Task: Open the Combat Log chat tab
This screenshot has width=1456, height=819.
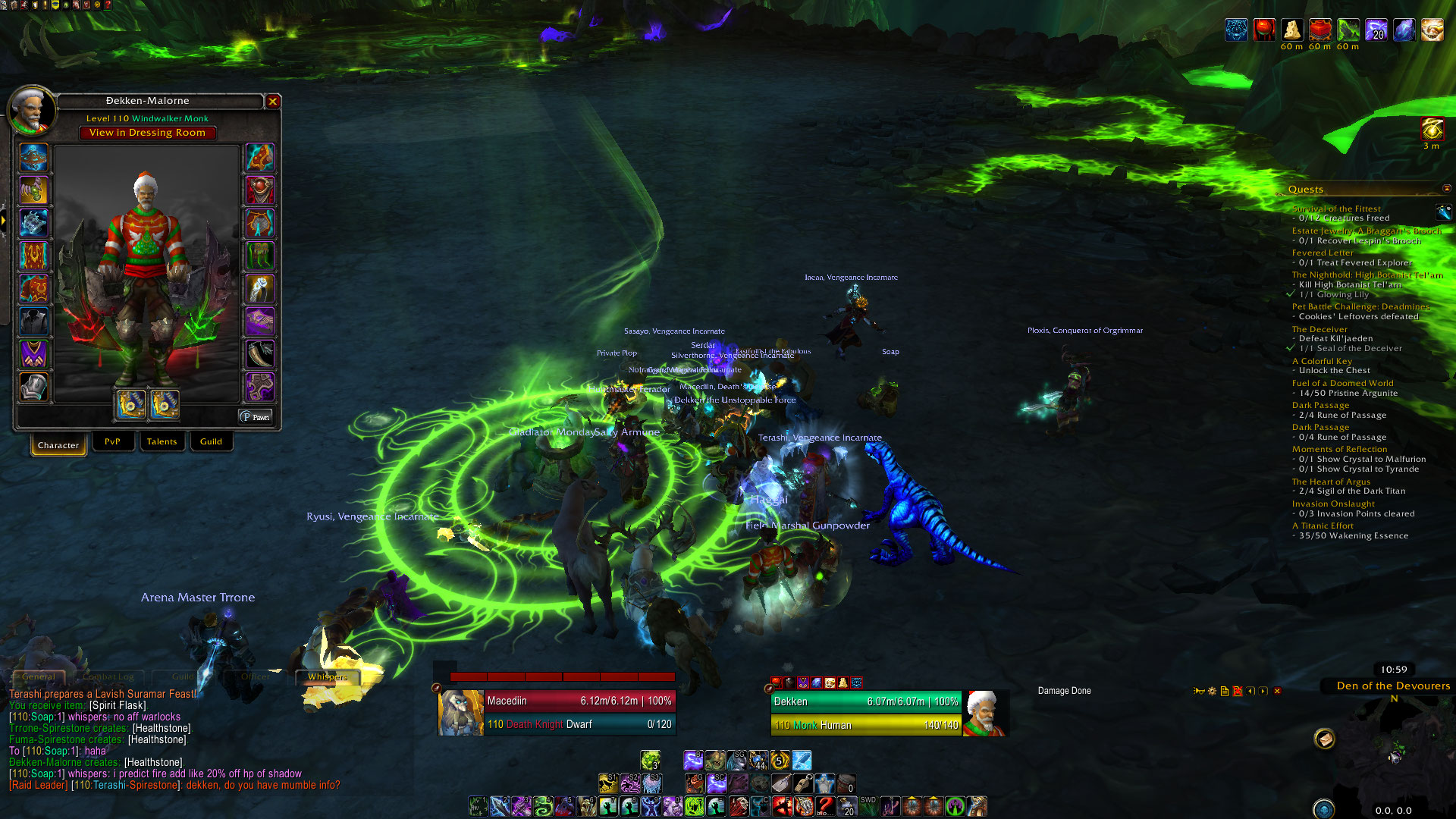Action: pyautogui.click(x=108, y=676)
